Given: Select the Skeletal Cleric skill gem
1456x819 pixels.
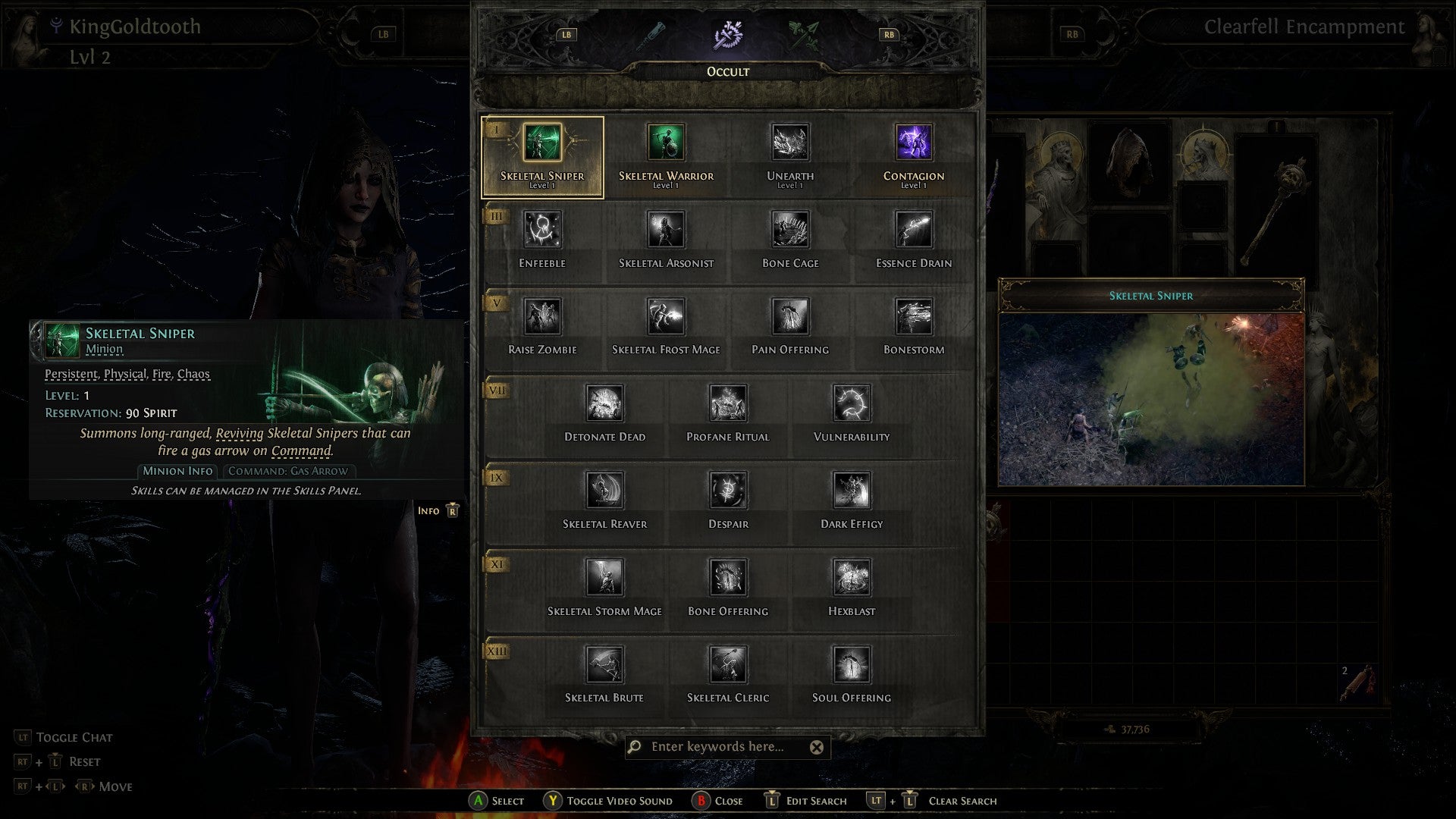Looking at the screenshot, I should [x=727, y=664].
